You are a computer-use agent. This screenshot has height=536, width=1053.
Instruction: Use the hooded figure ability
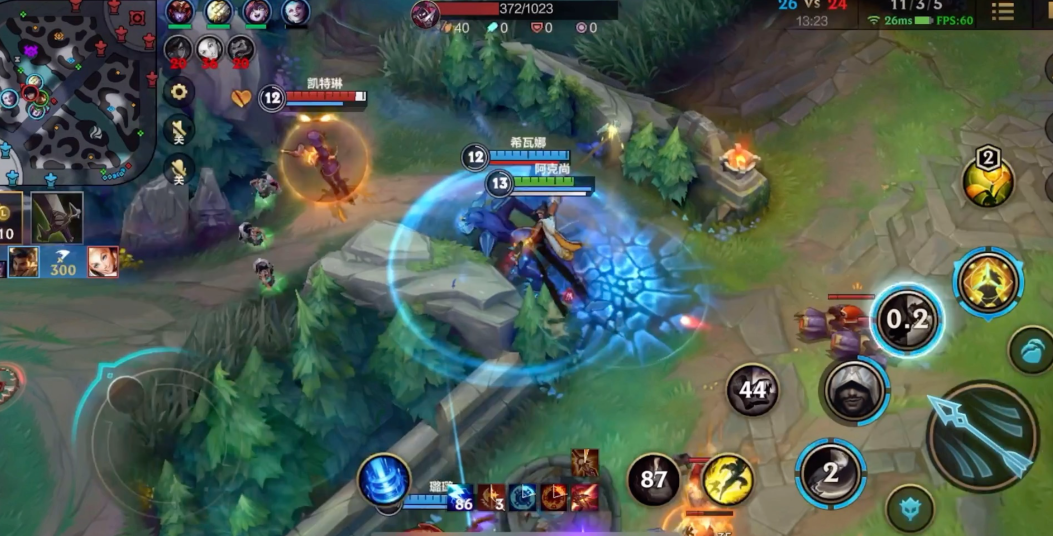[x=853, y=390]
